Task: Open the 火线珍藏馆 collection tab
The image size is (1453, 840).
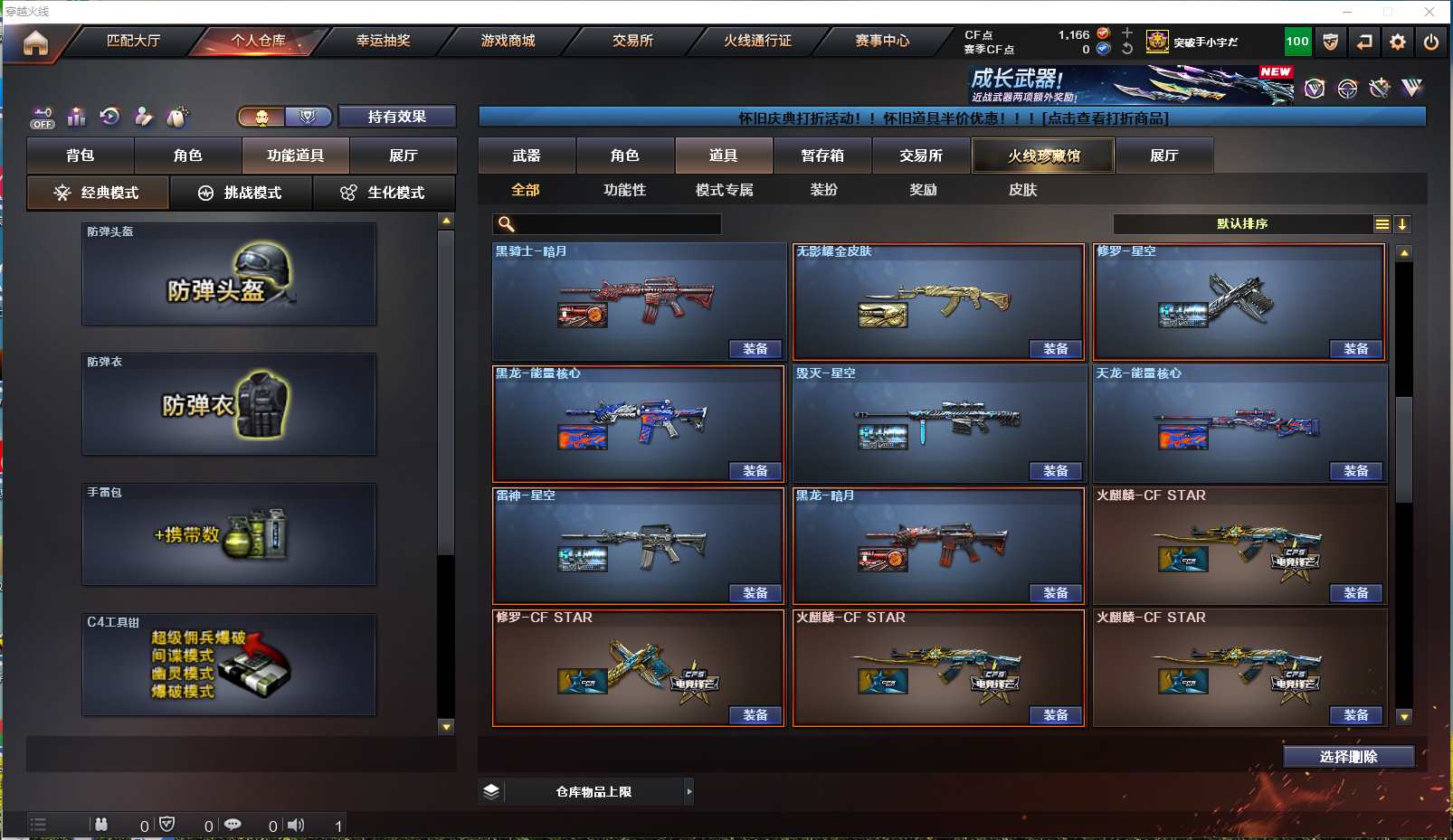Action: pos(1043,156)
